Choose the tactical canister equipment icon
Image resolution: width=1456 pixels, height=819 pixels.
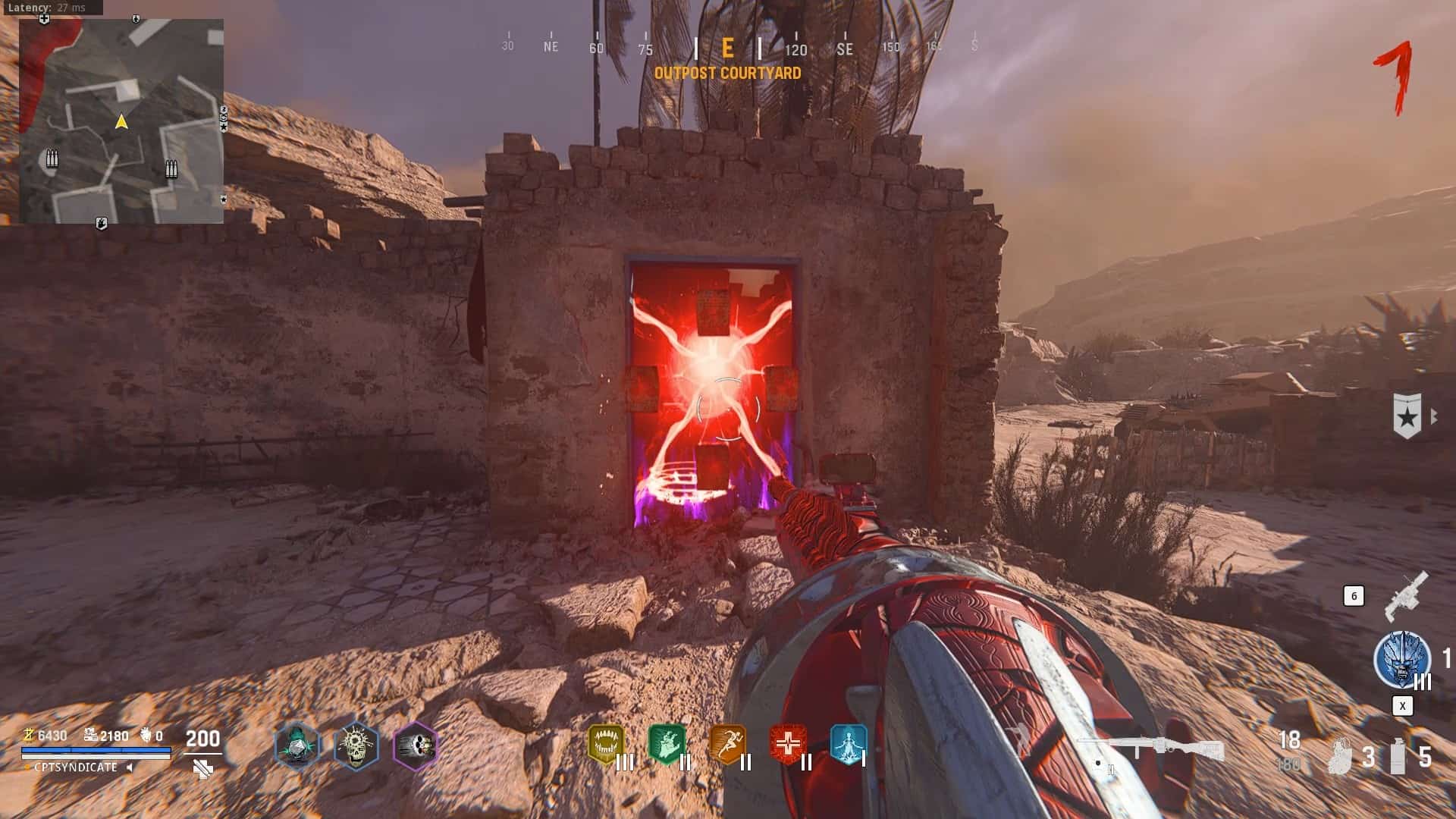pos(1398,755)
